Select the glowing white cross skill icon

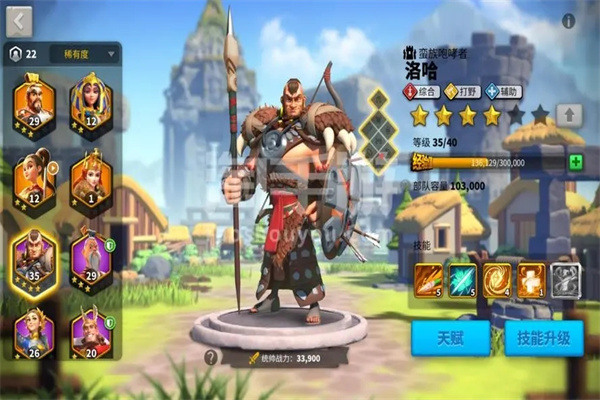point(532,278)
